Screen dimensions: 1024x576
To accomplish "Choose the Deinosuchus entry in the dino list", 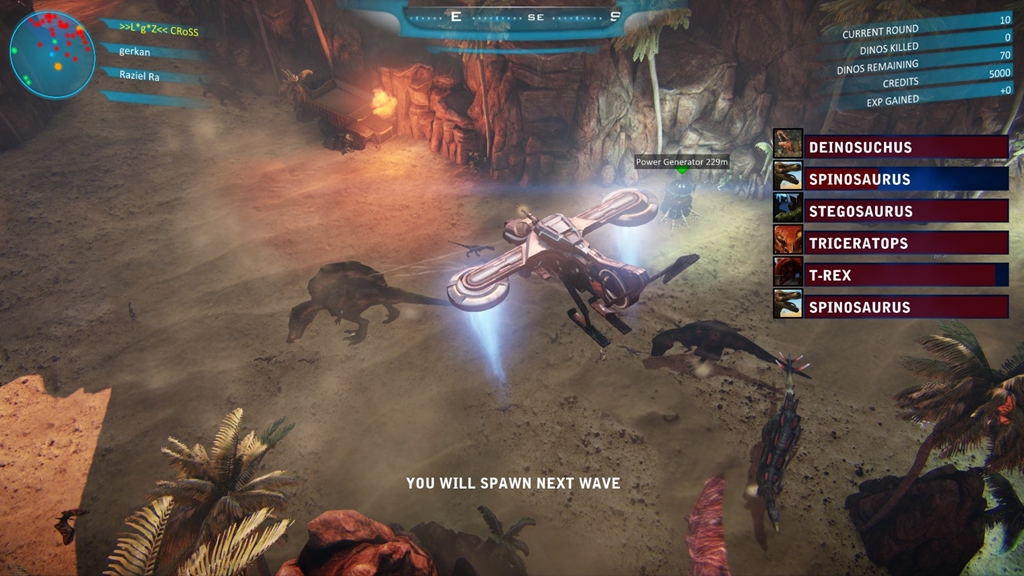I will coord(890,147).
